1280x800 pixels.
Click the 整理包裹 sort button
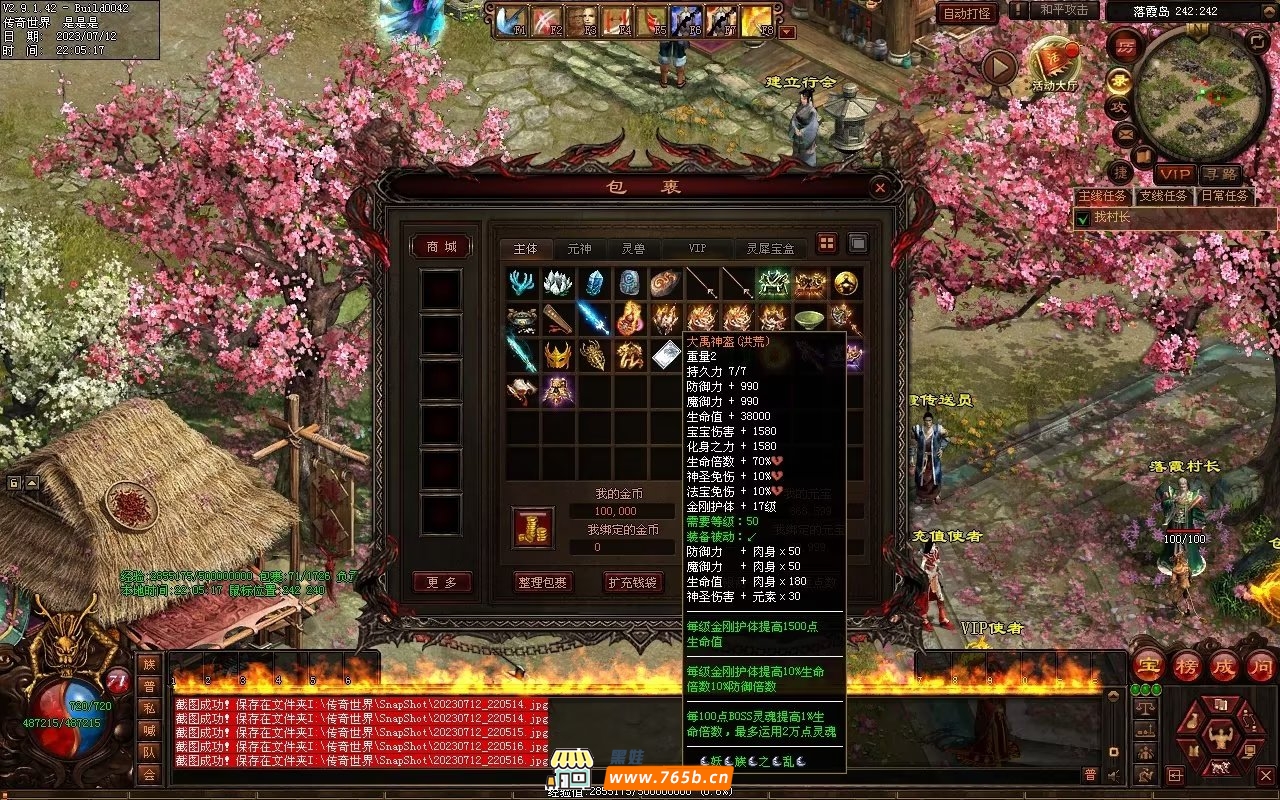click(541, 582)
